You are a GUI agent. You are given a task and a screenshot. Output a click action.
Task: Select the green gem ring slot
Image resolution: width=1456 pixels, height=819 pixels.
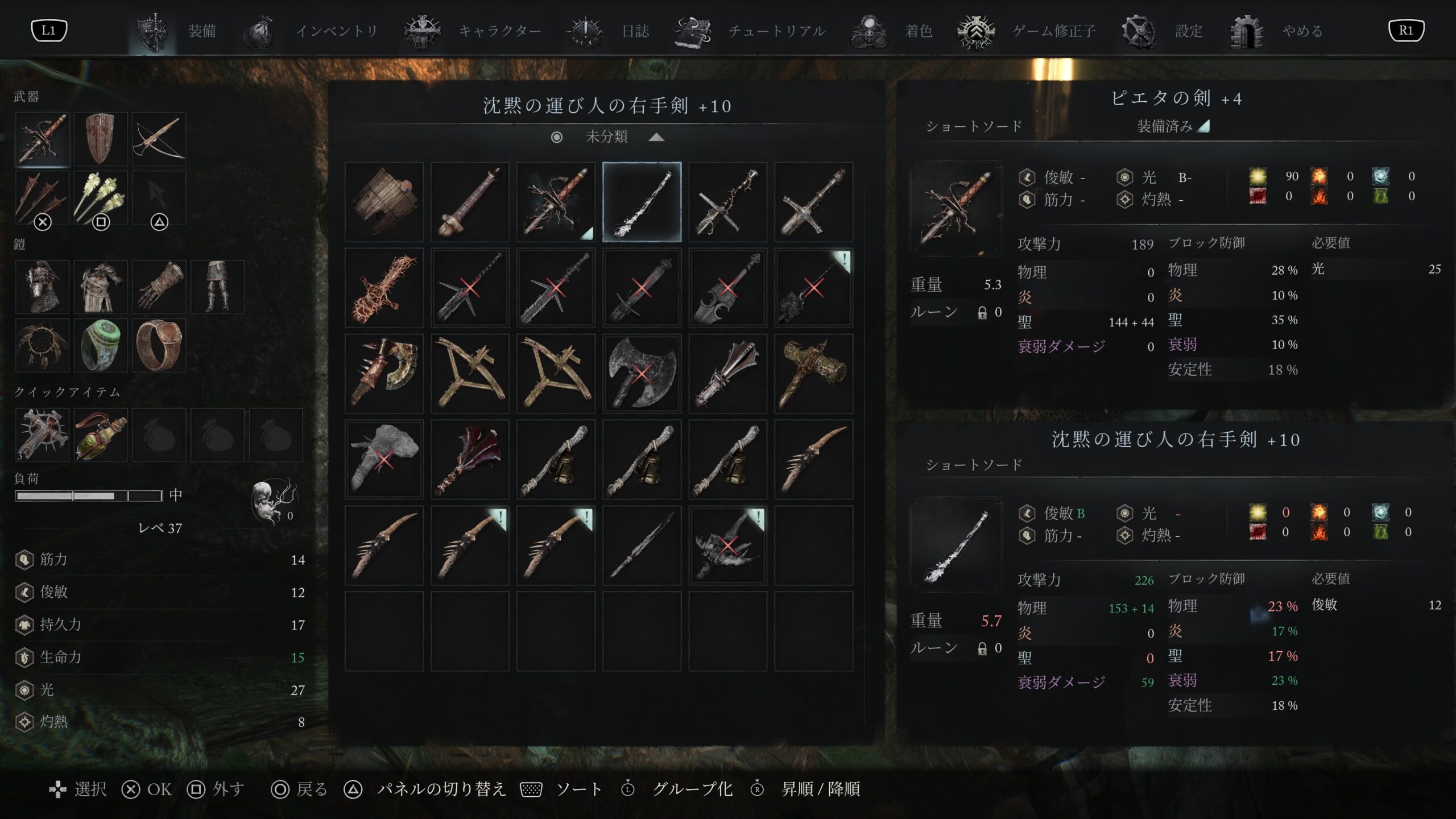coord(101,345)
